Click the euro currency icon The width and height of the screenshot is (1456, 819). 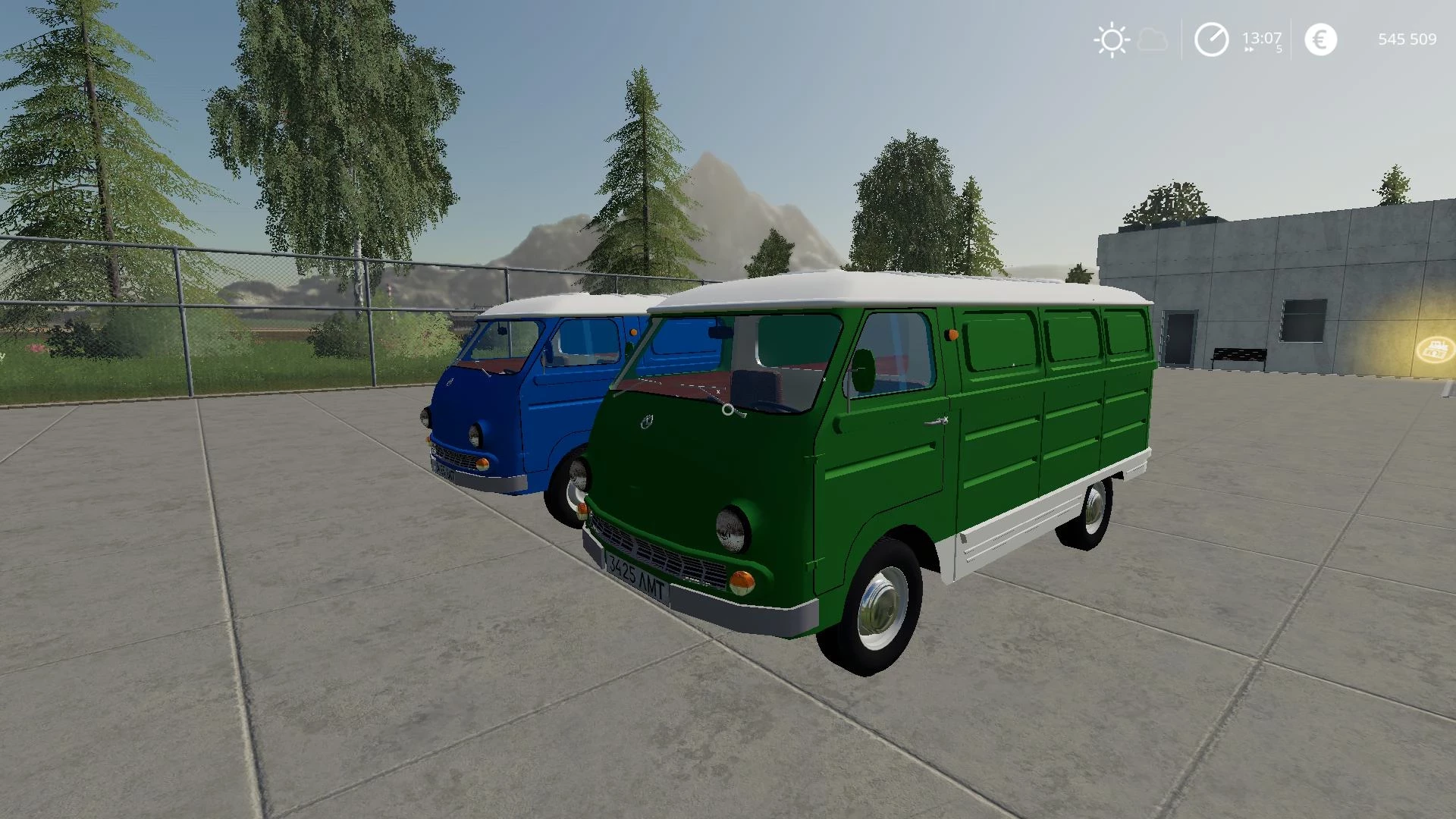[x=1320, y=38]
